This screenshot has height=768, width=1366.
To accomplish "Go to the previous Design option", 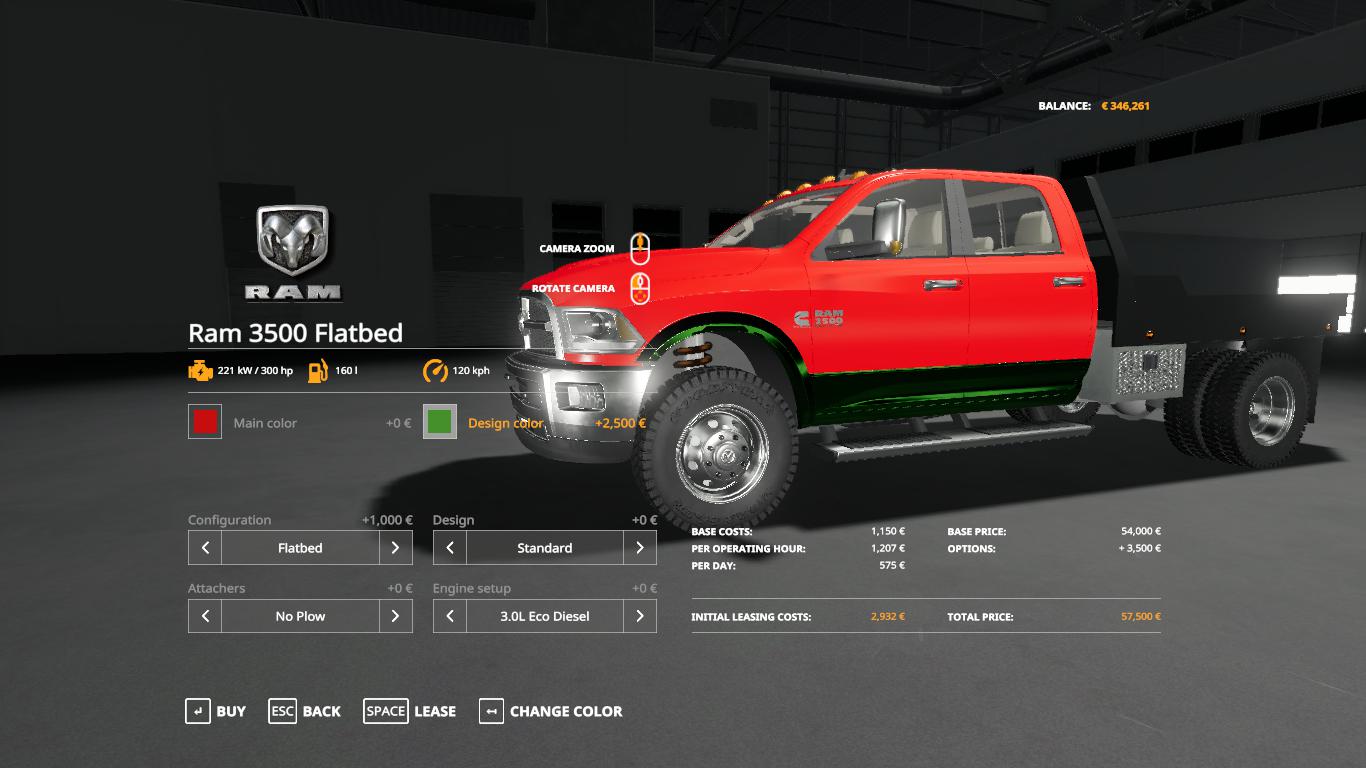I will coord(450,548).
